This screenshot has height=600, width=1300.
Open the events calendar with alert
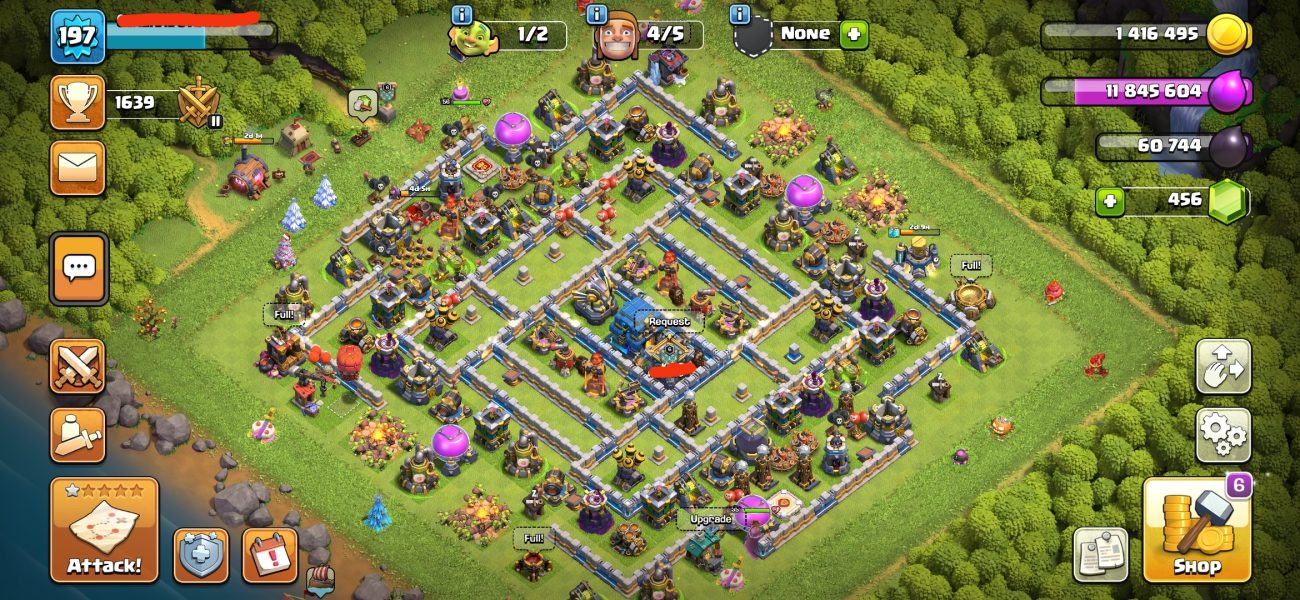270,555
